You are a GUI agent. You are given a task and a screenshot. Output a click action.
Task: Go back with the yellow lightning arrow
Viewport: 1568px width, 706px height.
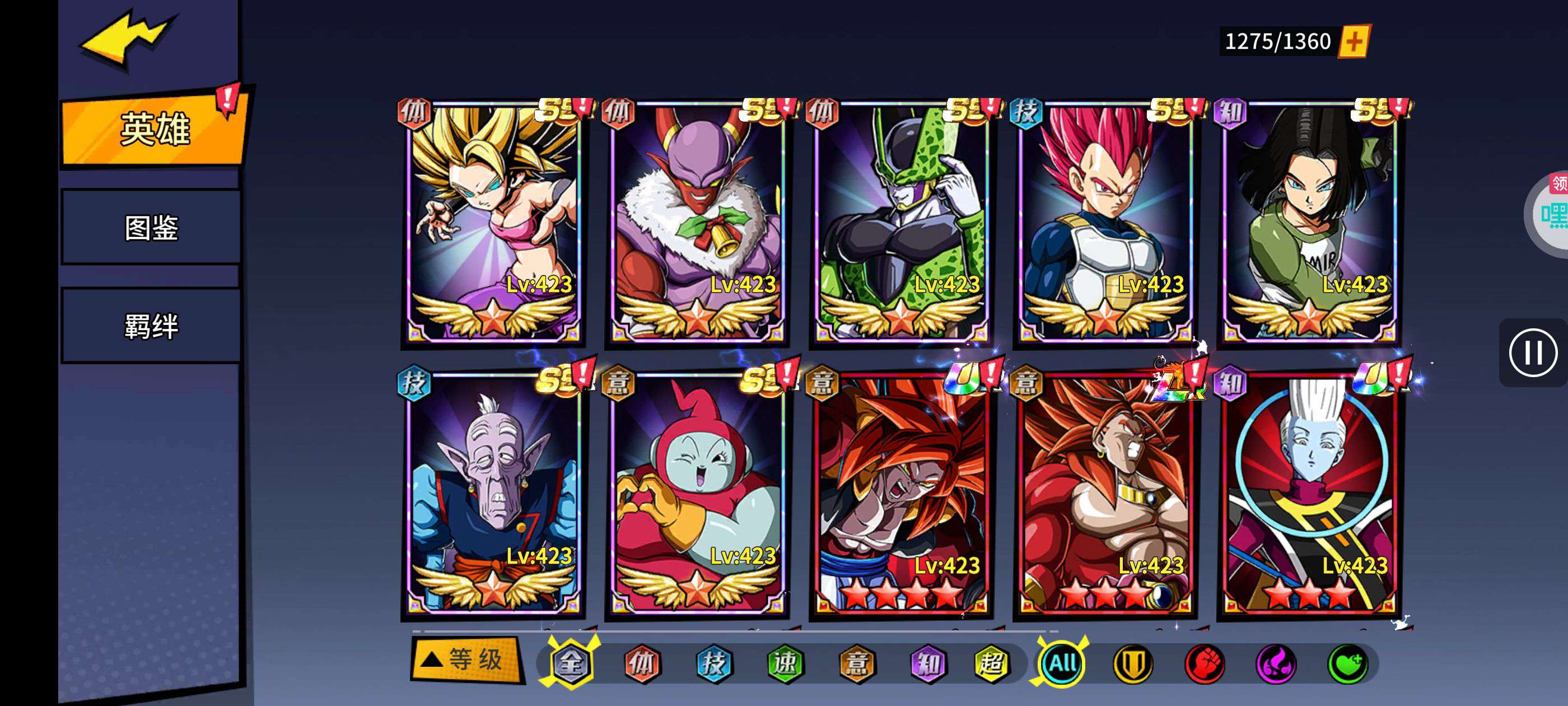(128, 38)
